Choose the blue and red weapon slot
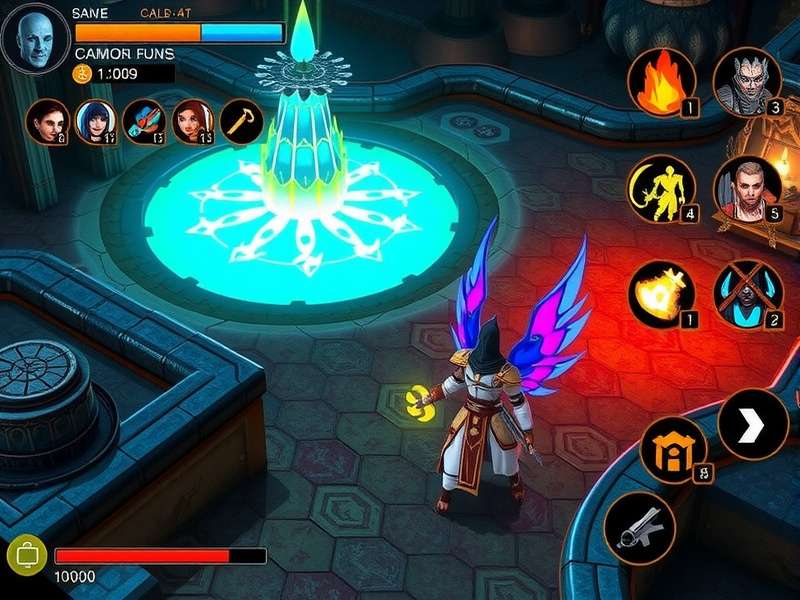800x600 pixels. pos(145,121)
